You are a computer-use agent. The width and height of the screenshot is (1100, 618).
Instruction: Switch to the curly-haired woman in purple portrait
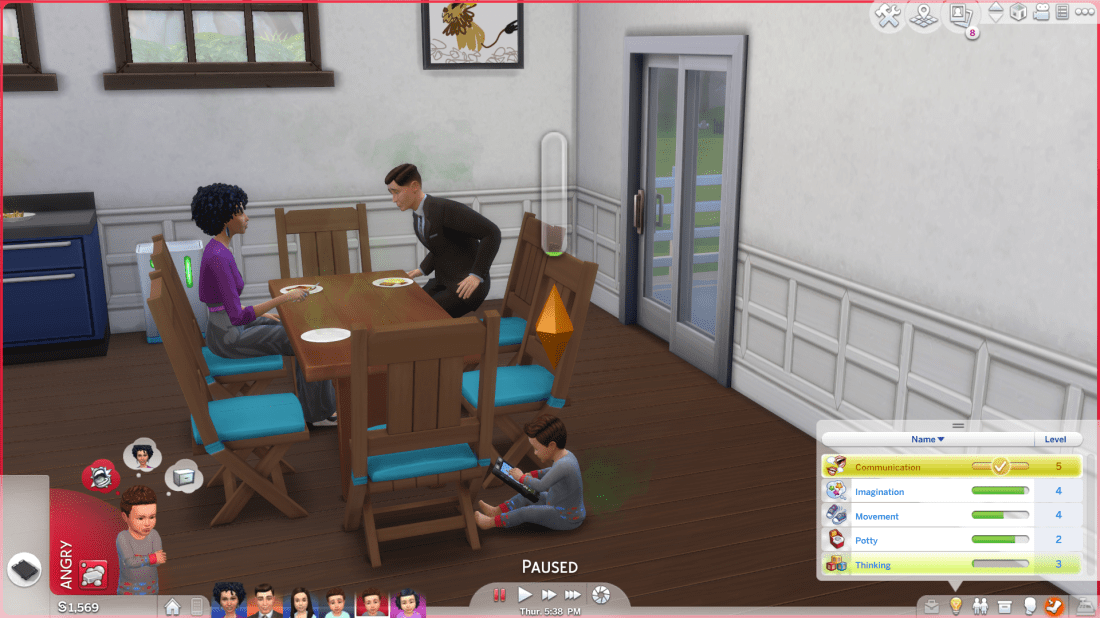point(229,603)
